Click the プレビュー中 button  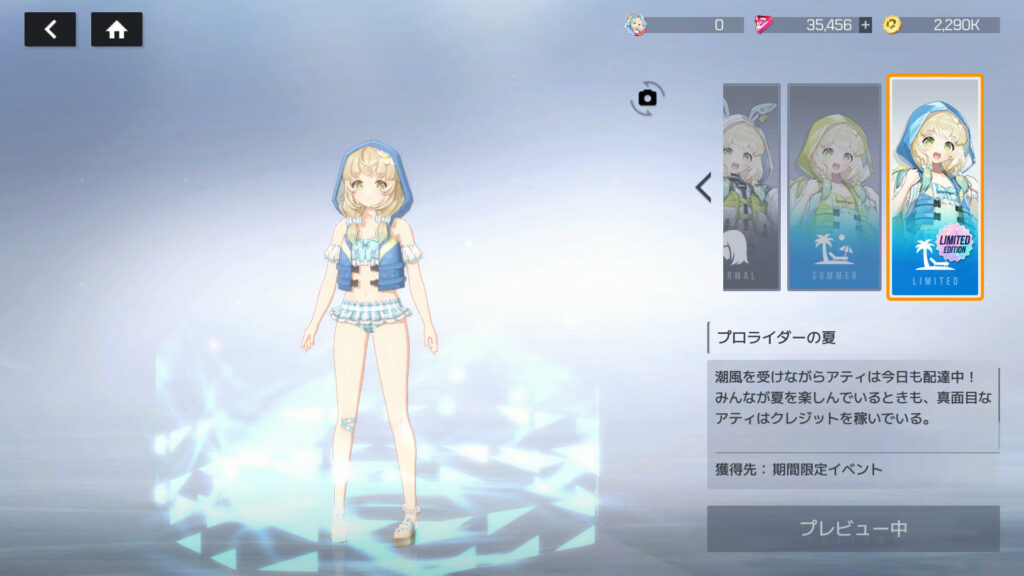coord(853,528)
